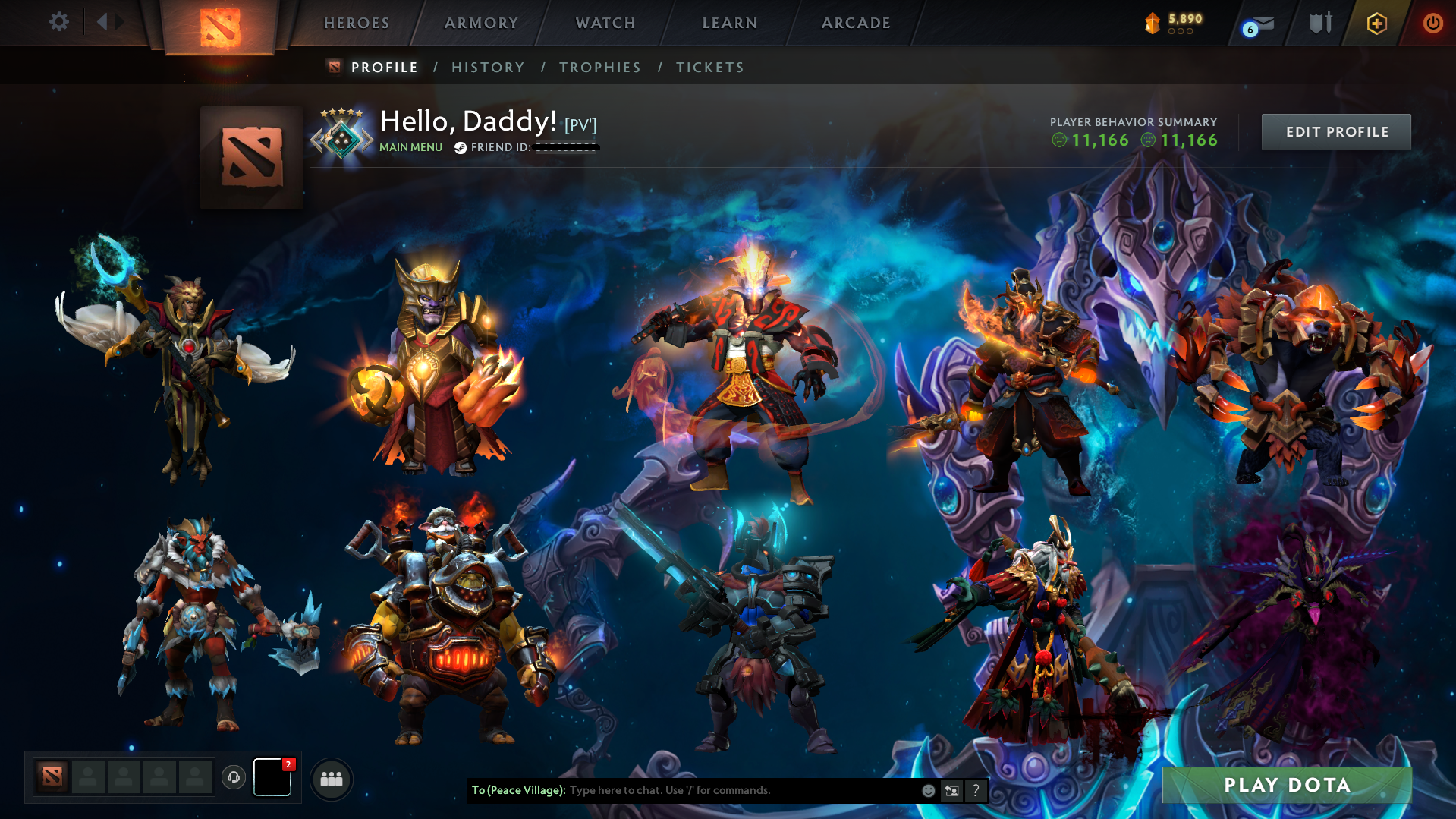
Task: Open the friends list via the people icon
Action: click(x=332, y=778)
